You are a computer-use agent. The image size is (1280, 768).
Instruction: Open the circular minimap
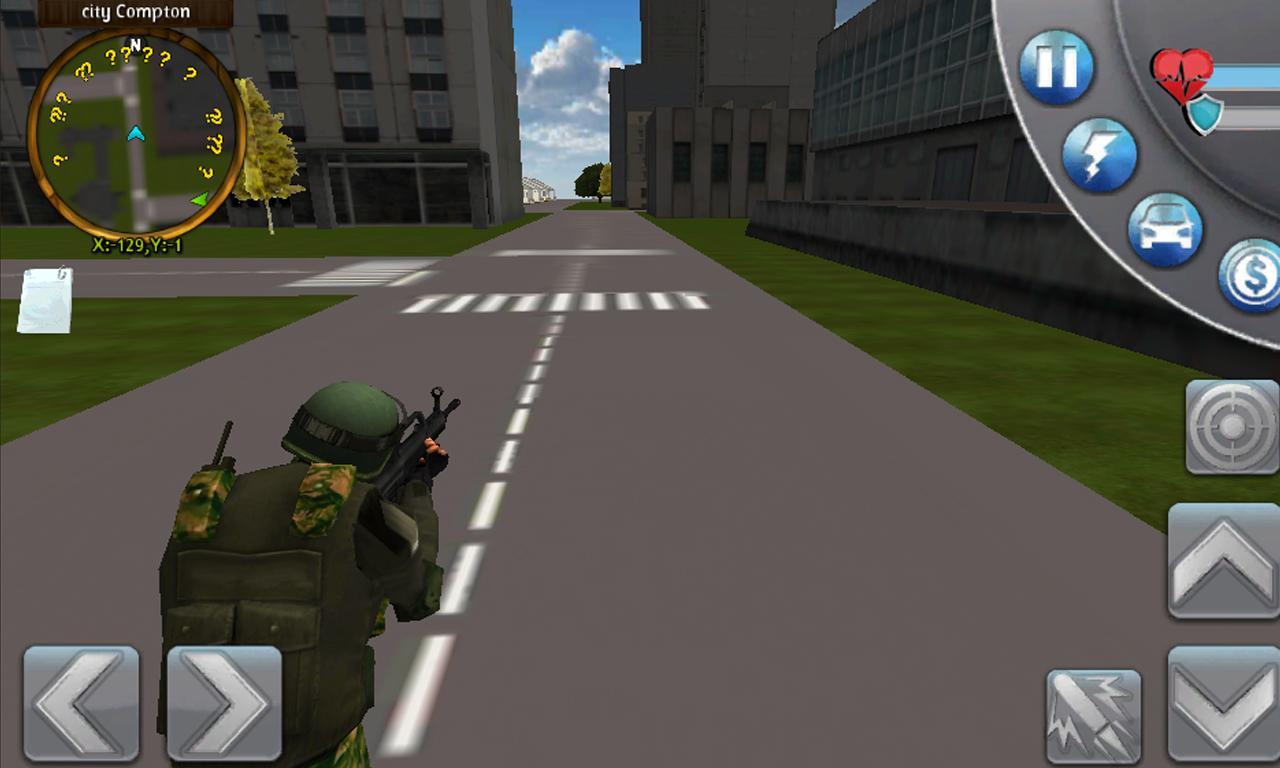click(135, 135)
